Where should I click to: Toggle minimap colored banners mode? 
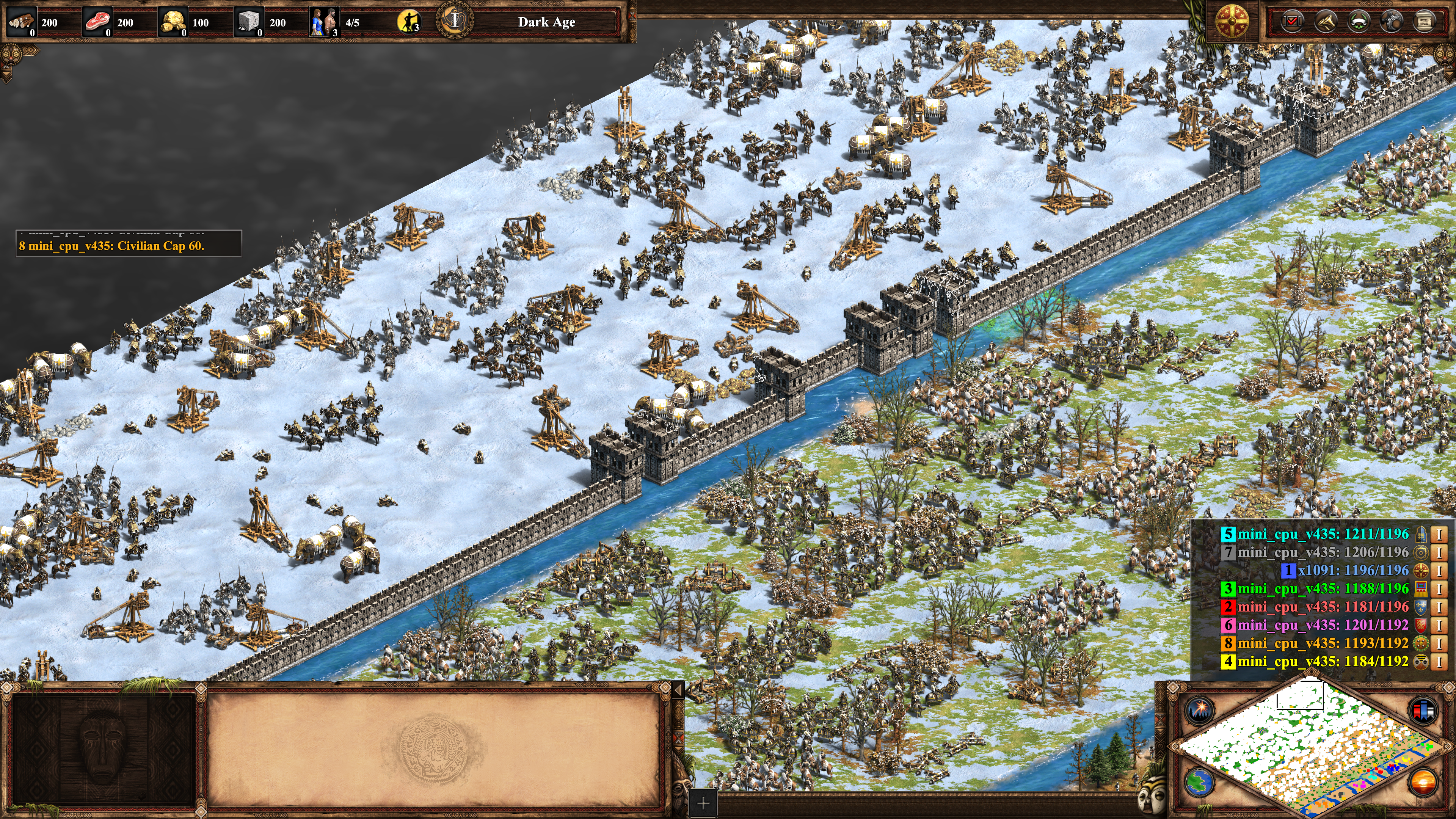(x=1423, y=710)
